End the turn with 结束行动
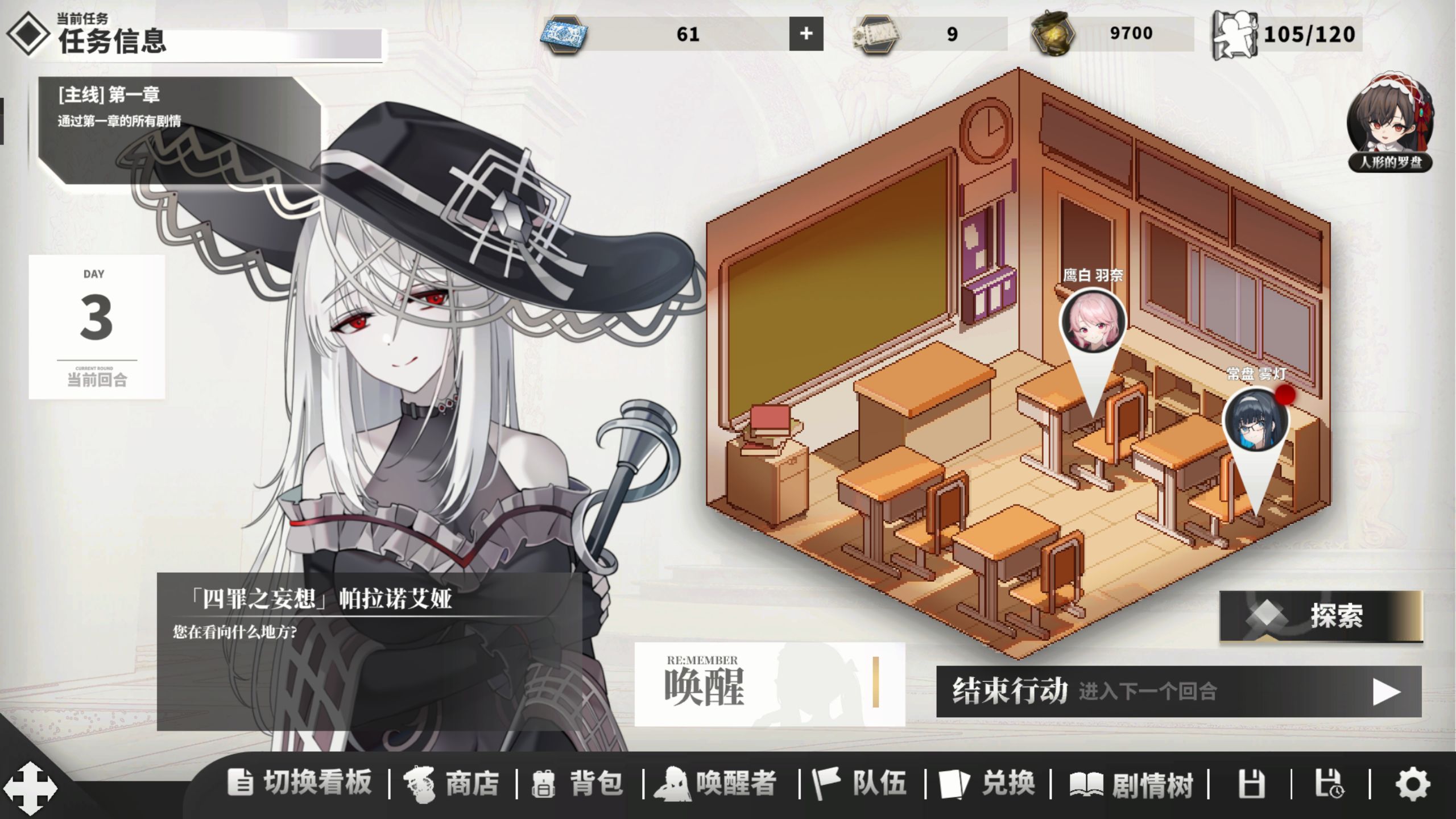The width and height of the screenshot is (1456, 819). pos(1178,692)
